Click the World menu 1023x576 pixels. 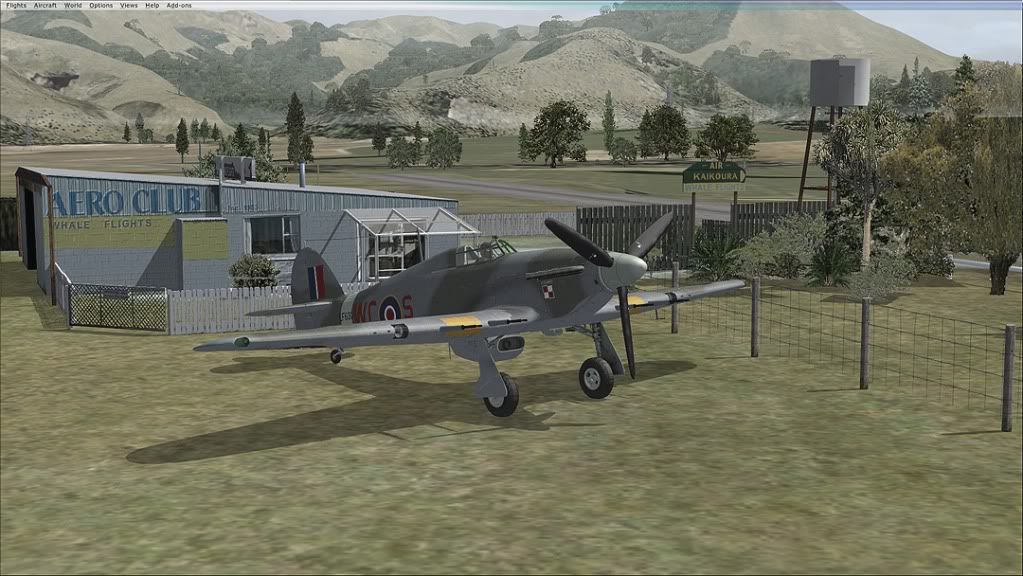tap(73, 5)
